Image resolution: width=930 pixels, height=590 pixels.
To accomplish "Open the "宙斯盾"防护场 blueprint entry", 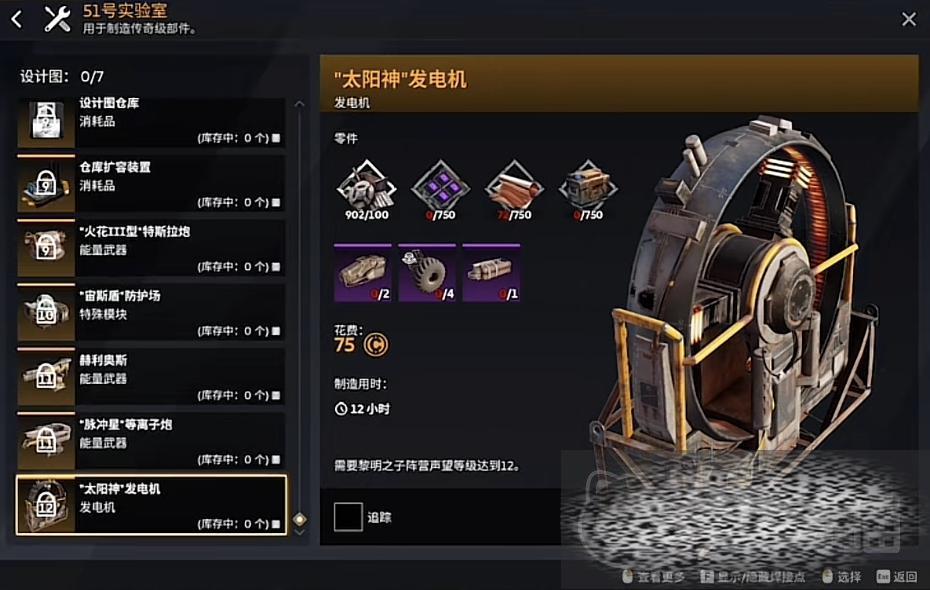I will (151, 313).
